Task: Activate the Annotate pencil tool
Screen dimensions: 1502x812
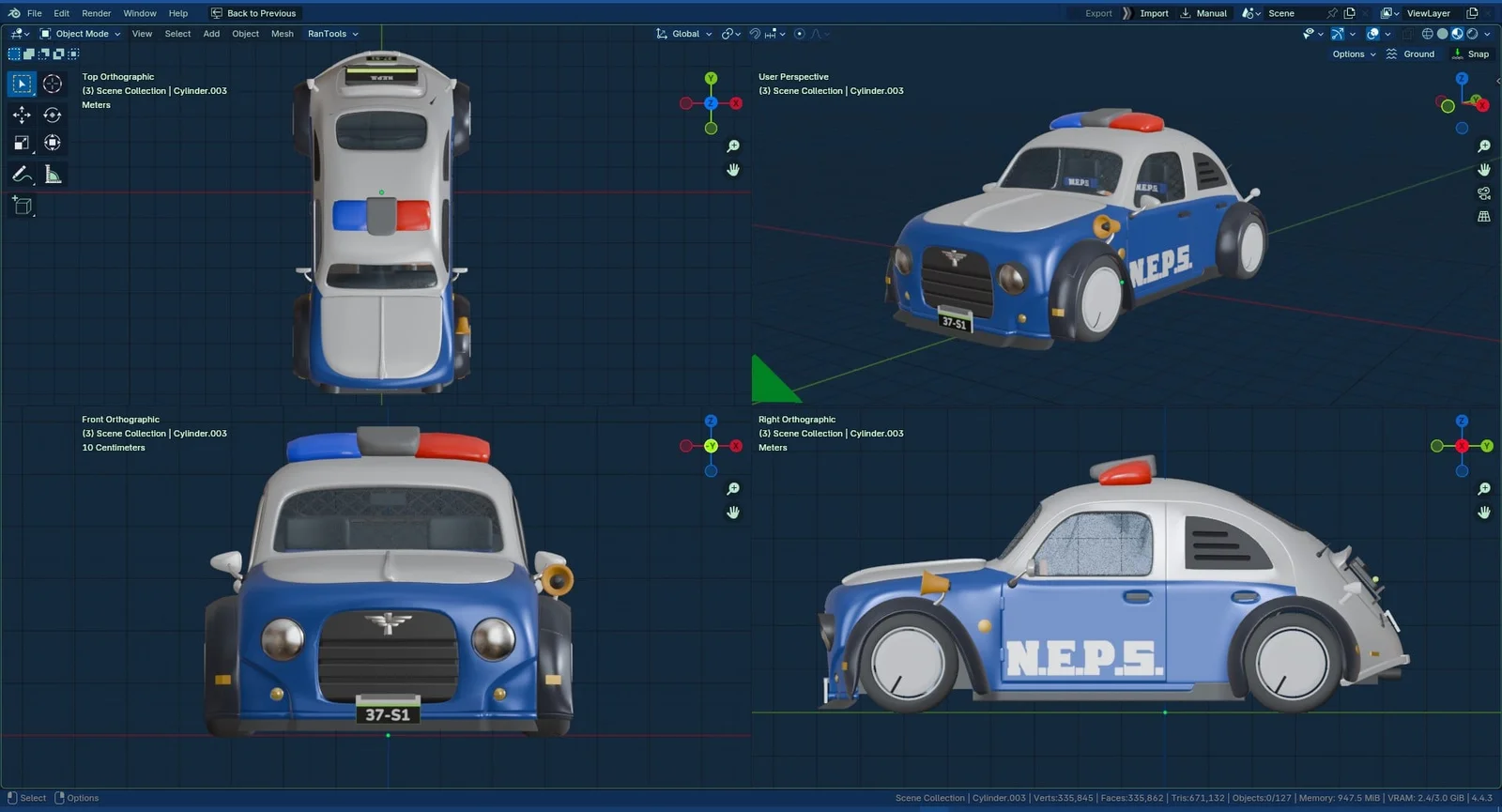Action: pos(21,174)
